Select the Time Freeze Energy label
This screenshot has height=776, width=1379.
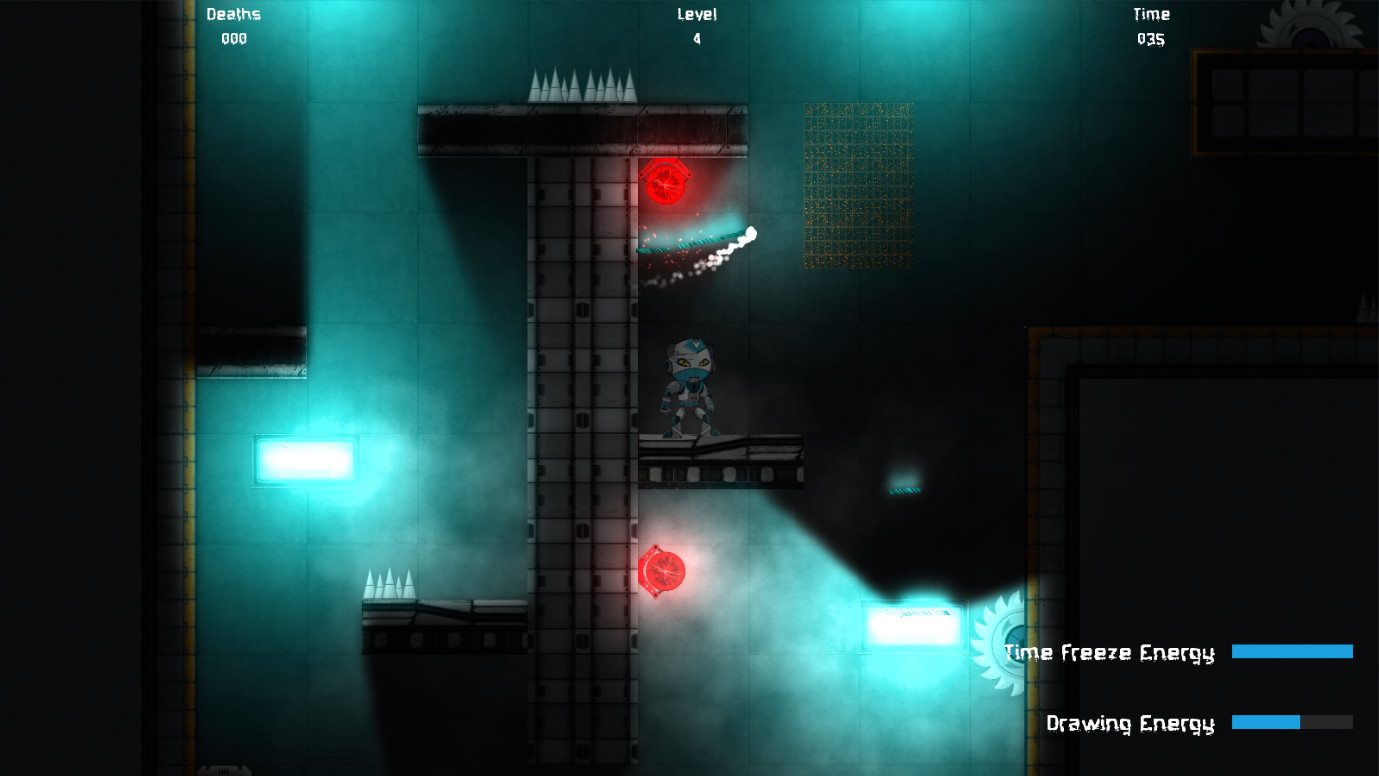[1110, 653]
